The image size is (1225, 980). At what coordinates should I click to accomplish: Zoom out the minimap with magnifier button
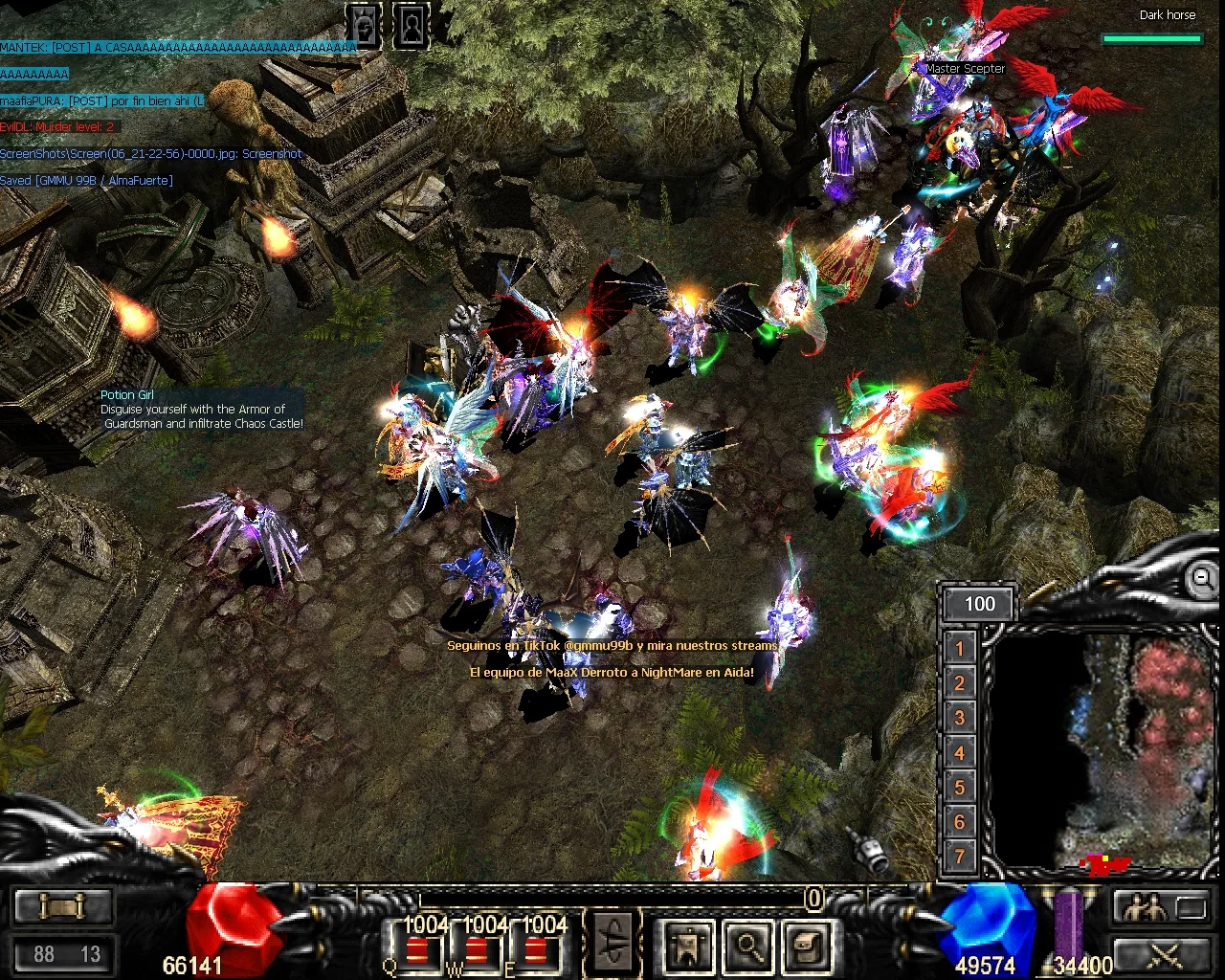coord(1202,577)
